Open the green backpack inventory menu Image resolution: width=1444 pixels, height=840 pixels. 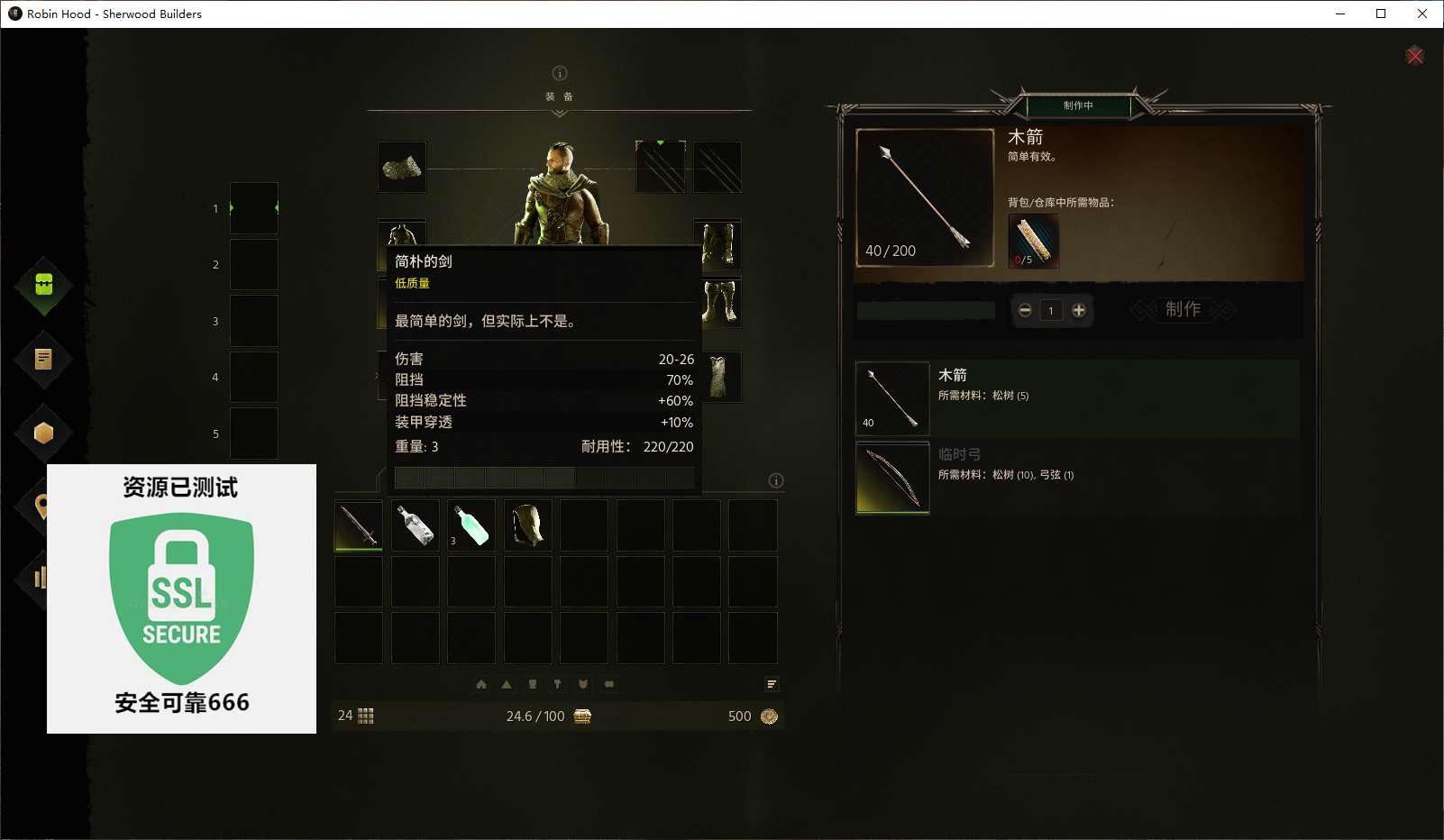[43, 285]
